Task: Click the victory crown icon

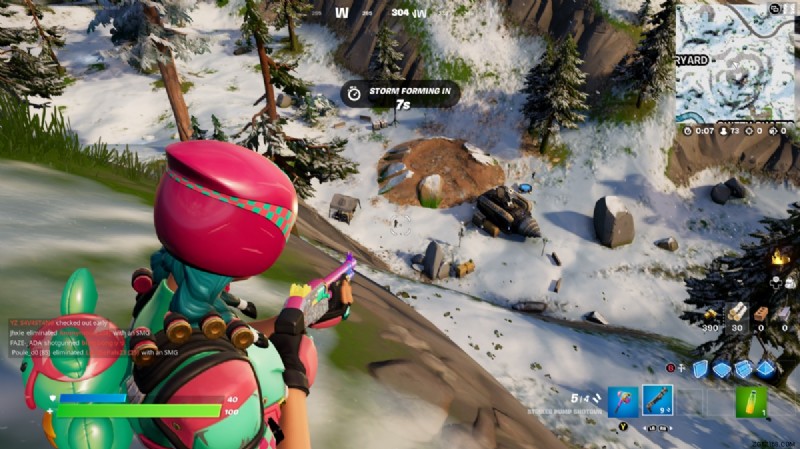Action: tap(779, 258)
